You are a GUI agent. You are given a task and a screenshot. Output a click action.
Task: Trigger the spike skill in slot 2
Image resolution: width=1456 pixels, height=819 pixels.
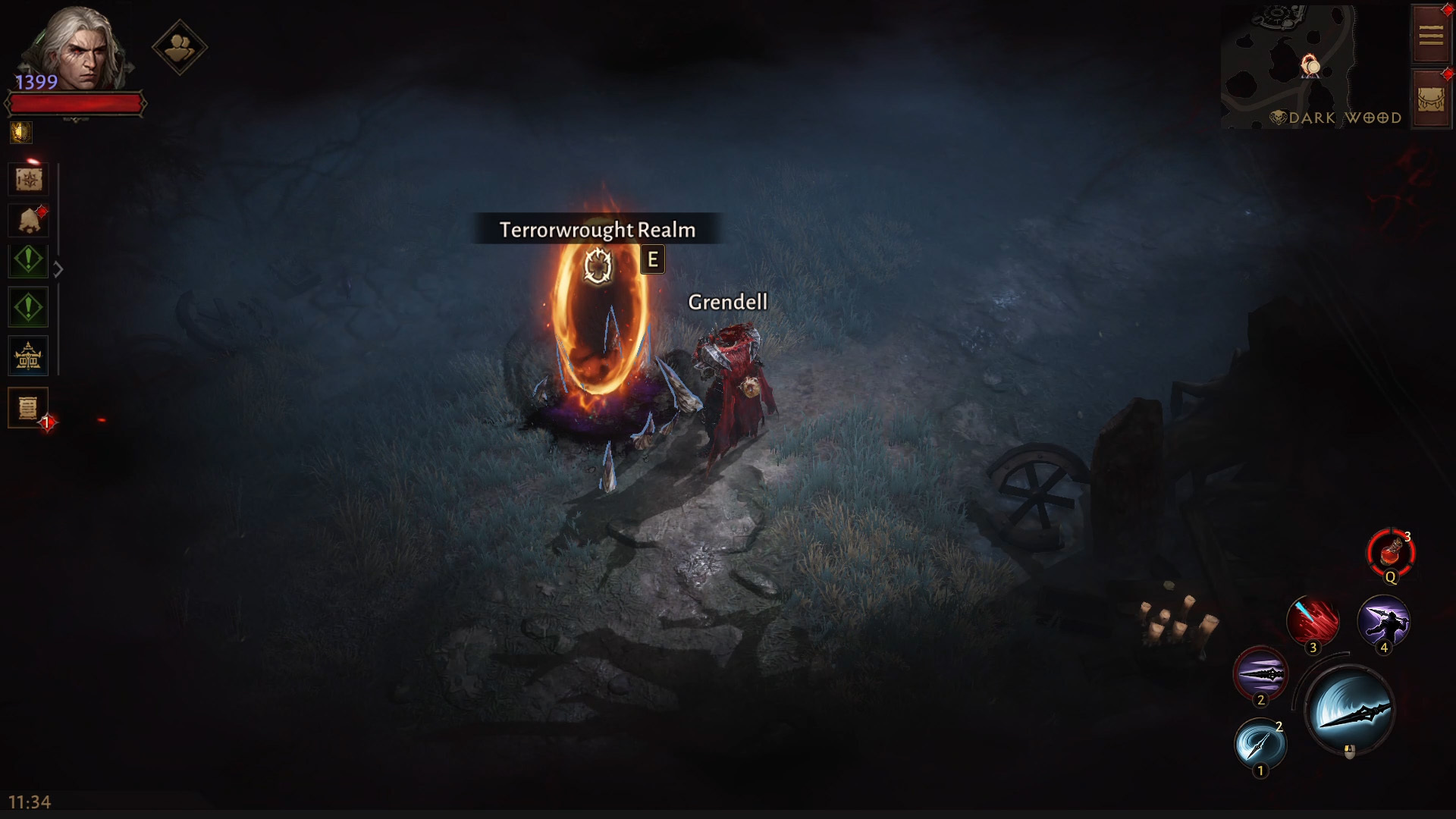coord(1262,673)
